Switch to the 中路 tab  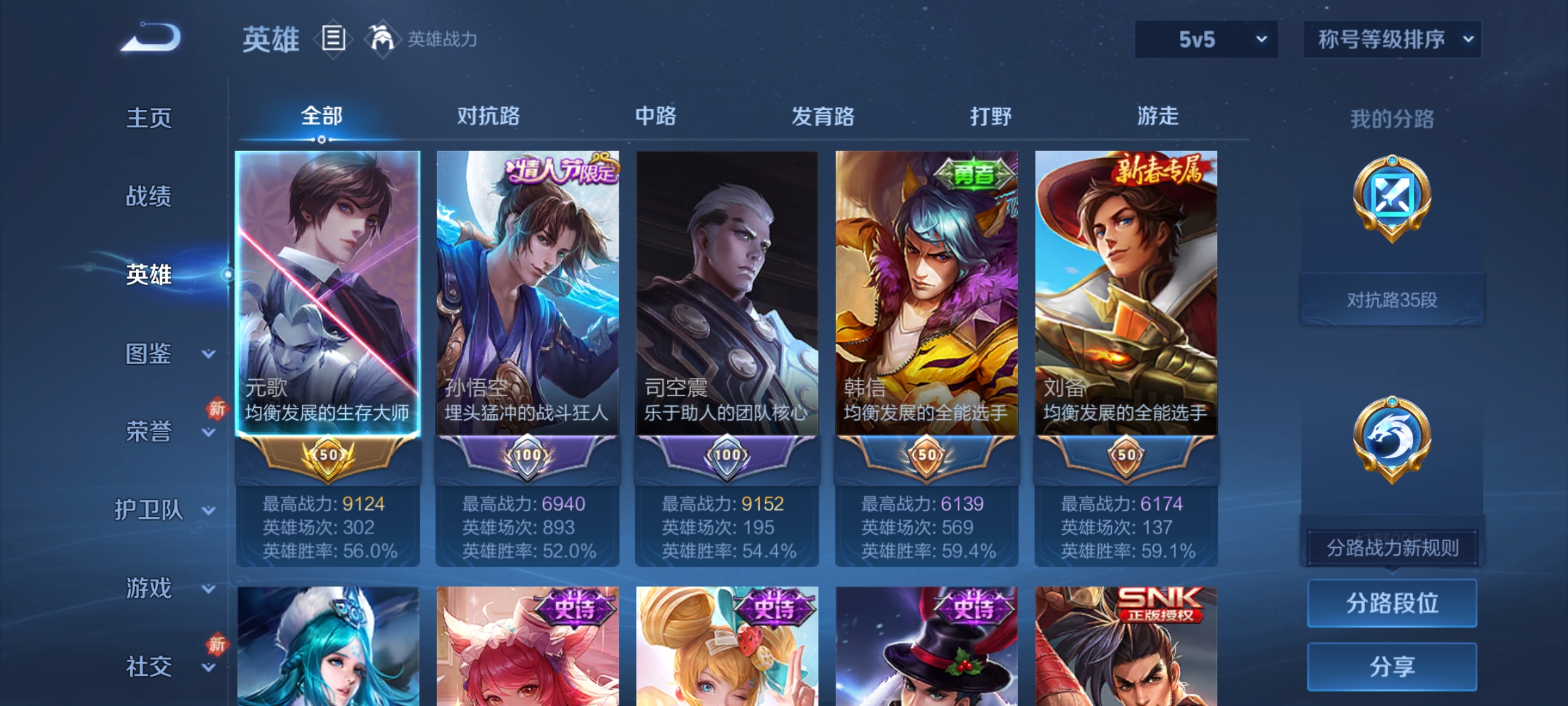coord(657,118)
